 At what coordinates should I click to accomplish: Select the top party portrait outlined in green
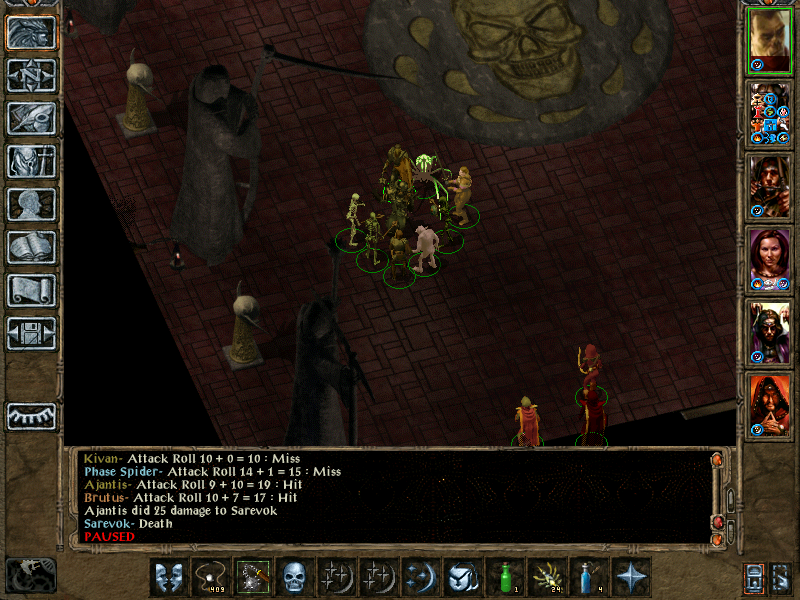770,40
